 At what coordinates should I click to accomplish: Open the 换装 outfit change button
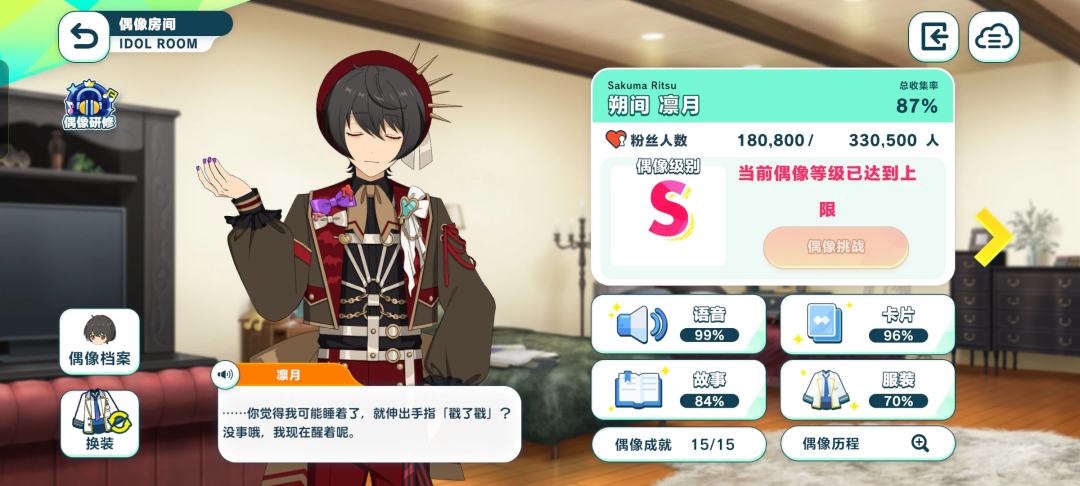[x=99, y=423]
